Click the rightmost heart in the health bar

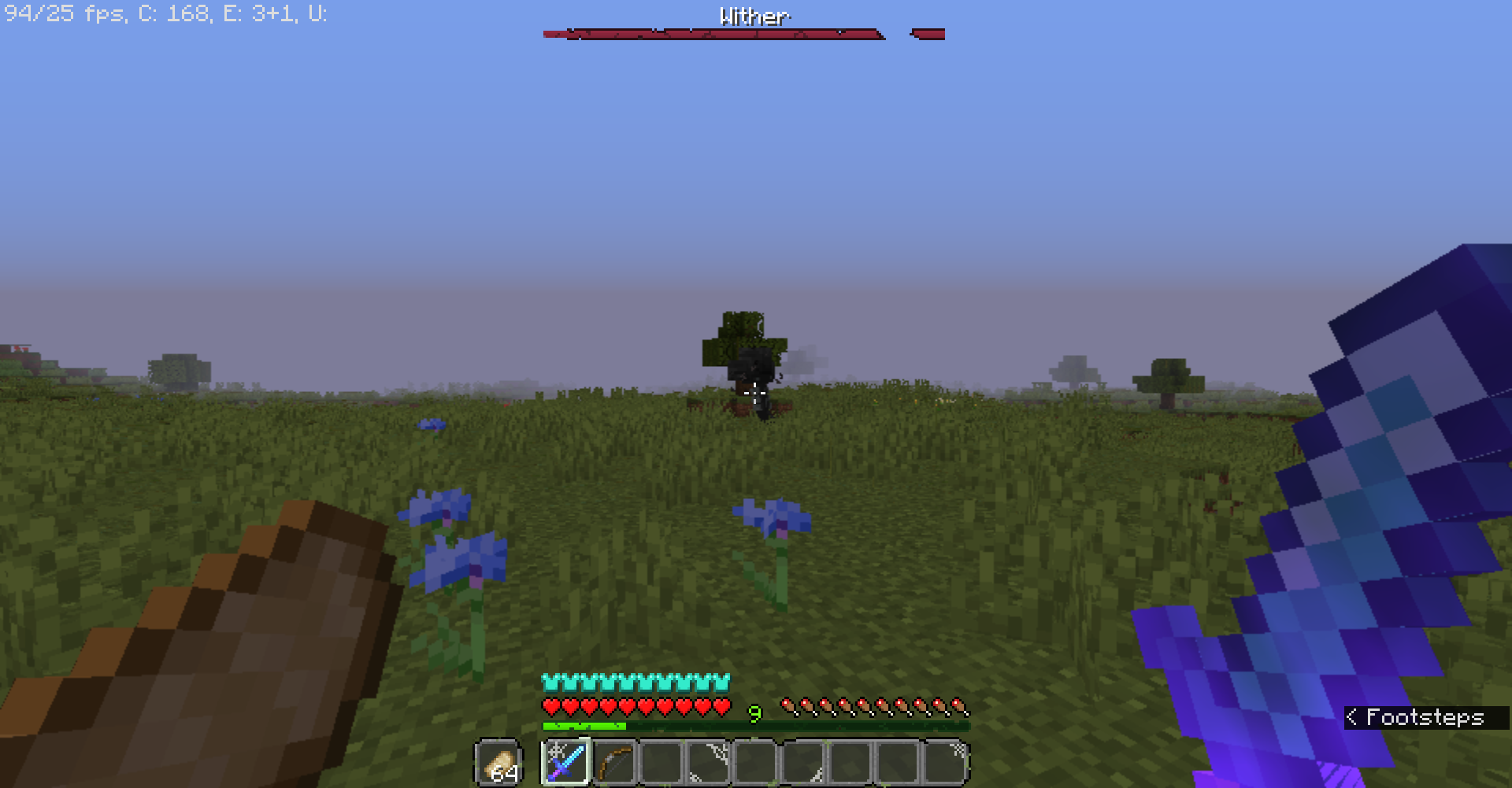[x=724, y=706]
